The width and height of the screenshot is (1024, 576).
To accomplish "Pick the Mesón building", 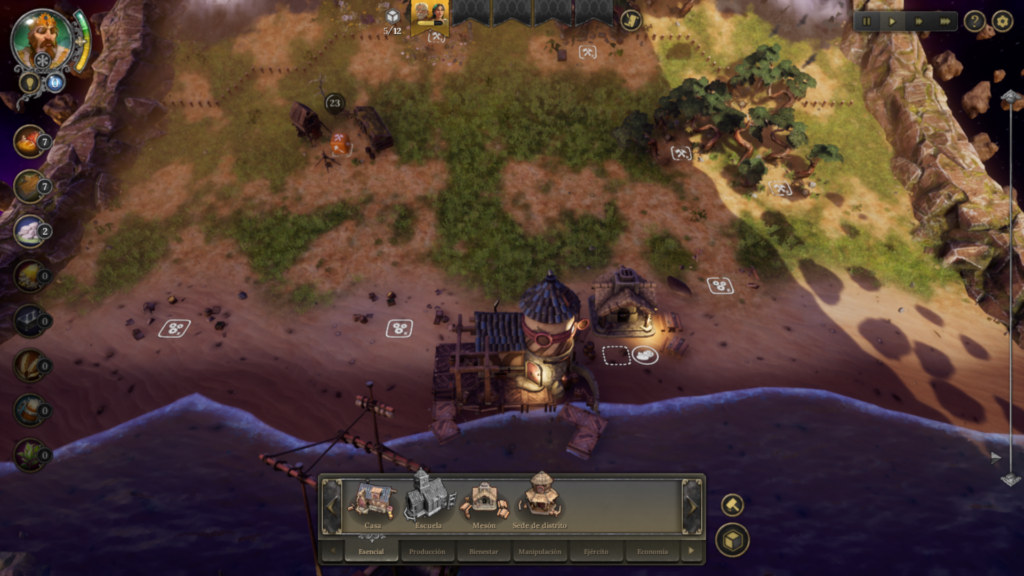I will click(484, 500).
